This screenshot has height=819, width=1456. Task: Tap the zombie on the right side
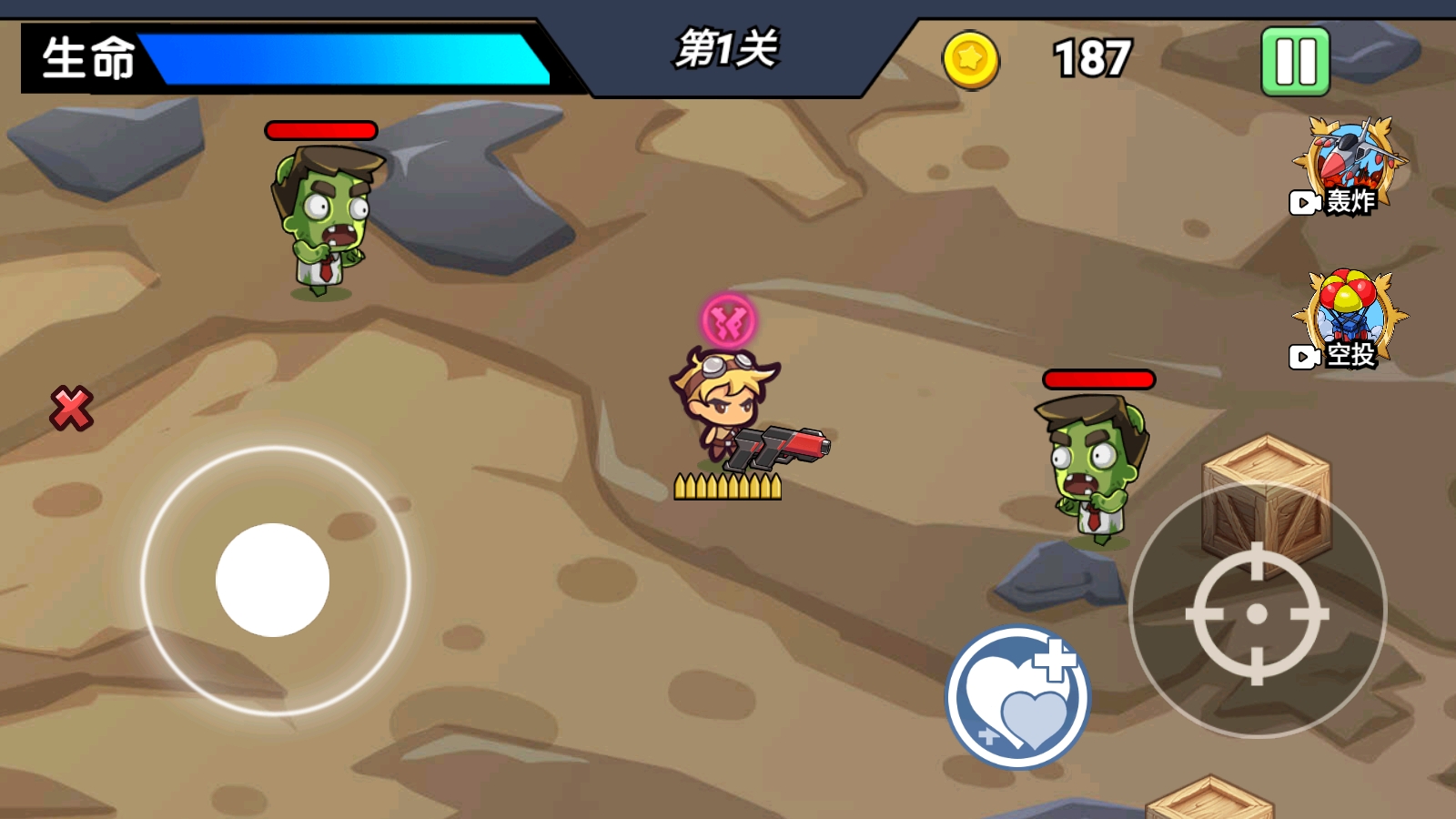[x=1092, y=464]
